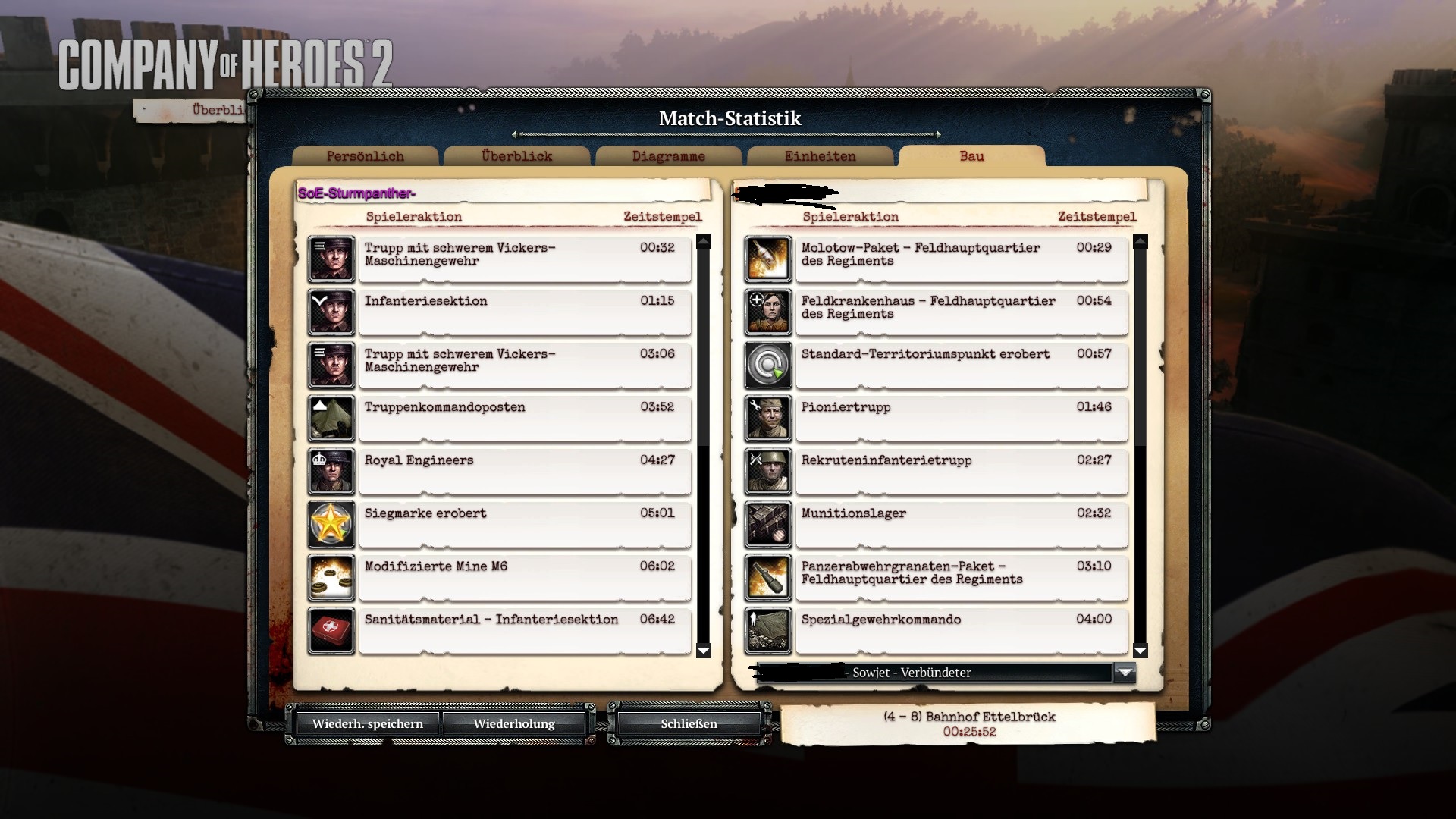This screenshot has width=1456, height=819.
Task: Click left list scroll-down arrow
Action: [x=703, y=651]
